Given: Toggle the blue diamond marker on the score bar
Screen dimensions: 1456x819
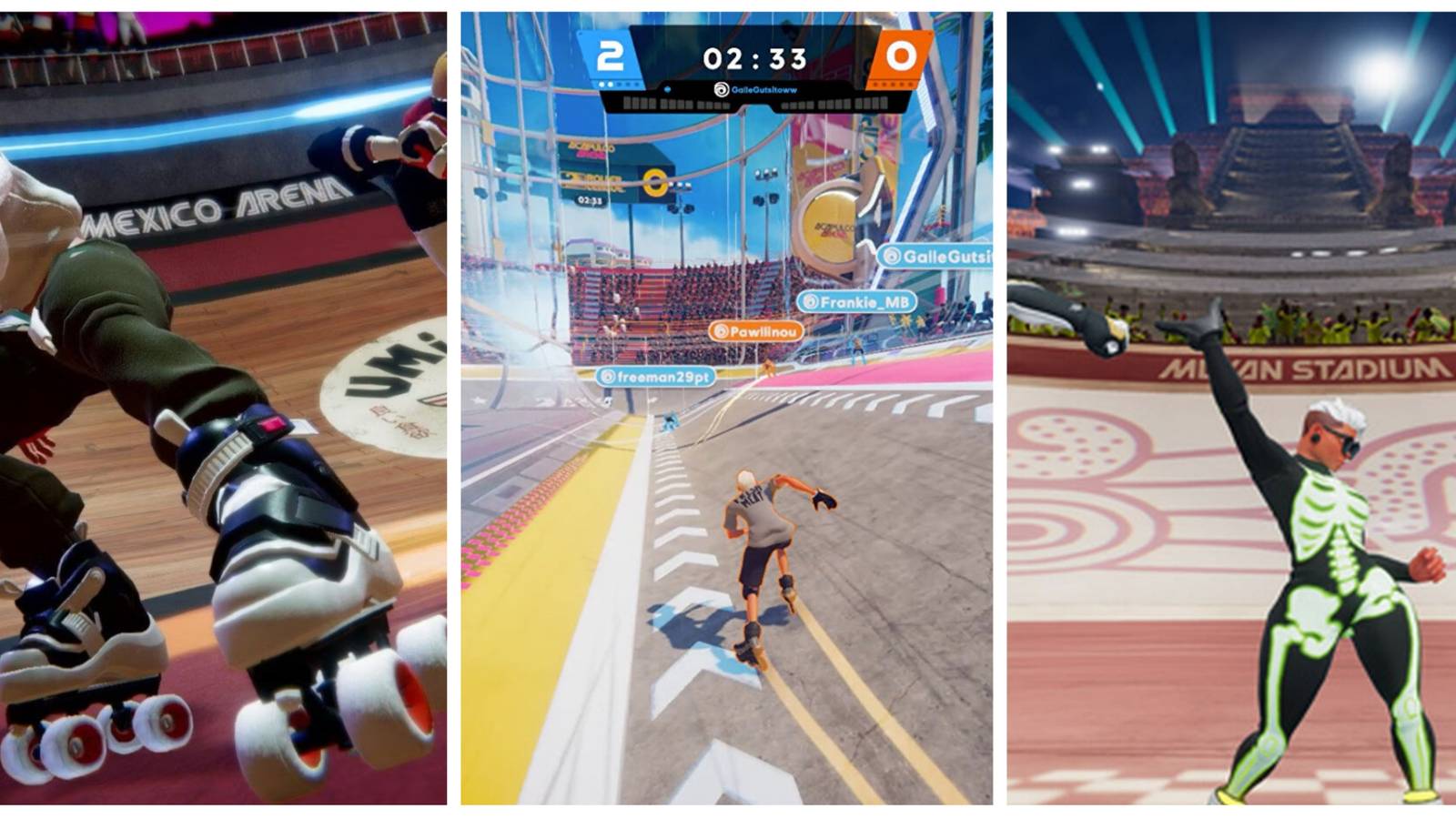Looking at the screenshot, I should (666, 88).
